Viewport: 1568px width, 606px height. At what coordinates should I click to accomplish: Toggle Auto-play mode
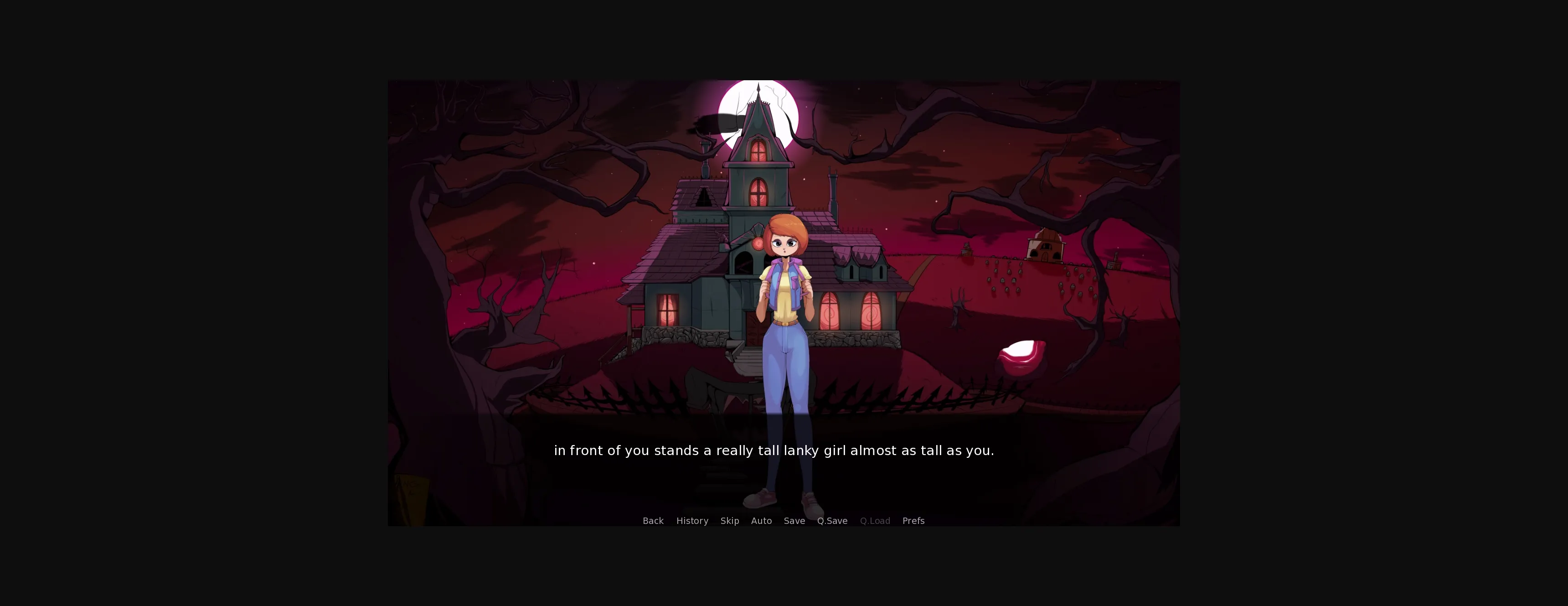click(x=761, y=521)
